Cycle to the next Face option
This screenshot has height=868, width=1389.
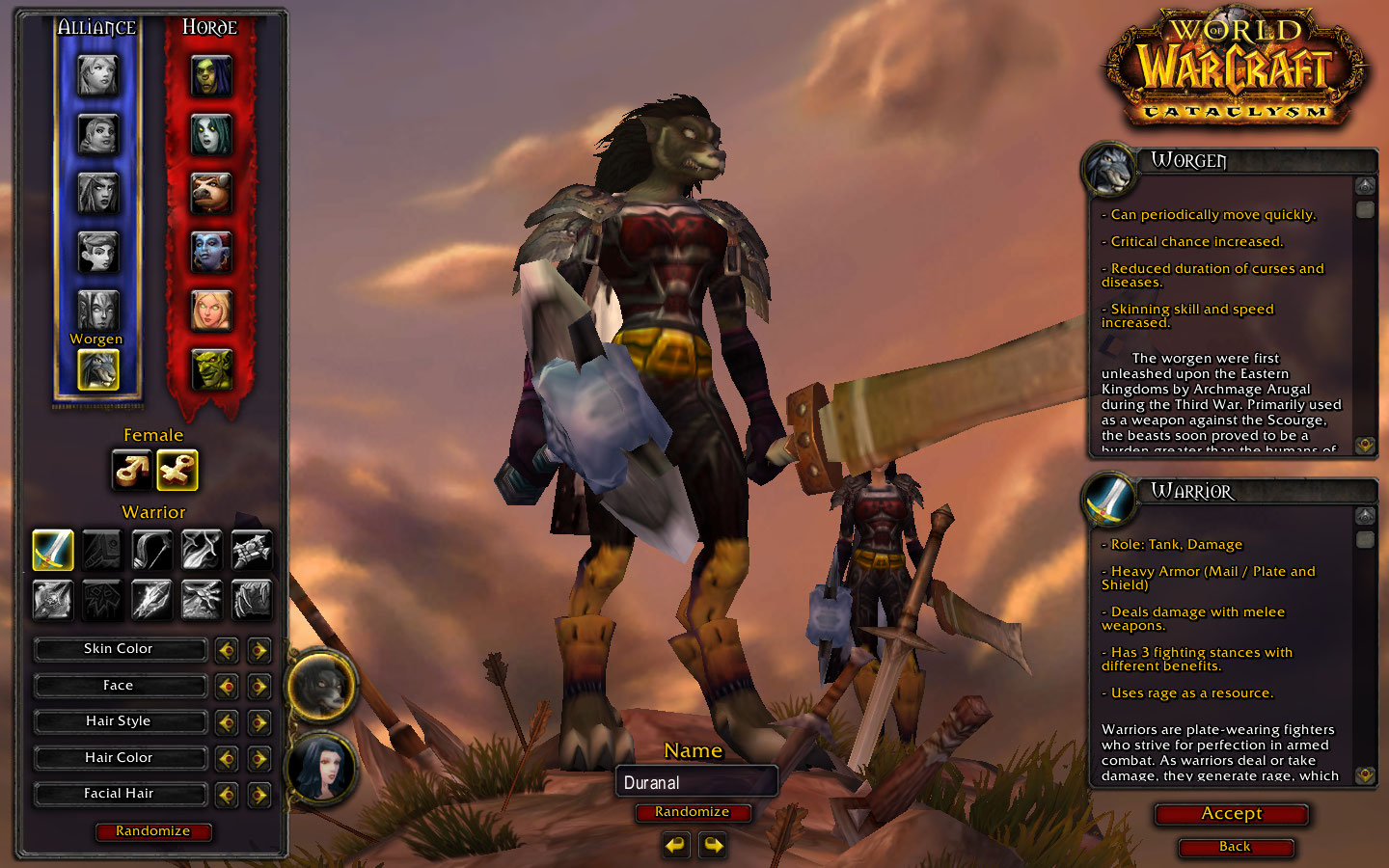click(x=259, y=686)
